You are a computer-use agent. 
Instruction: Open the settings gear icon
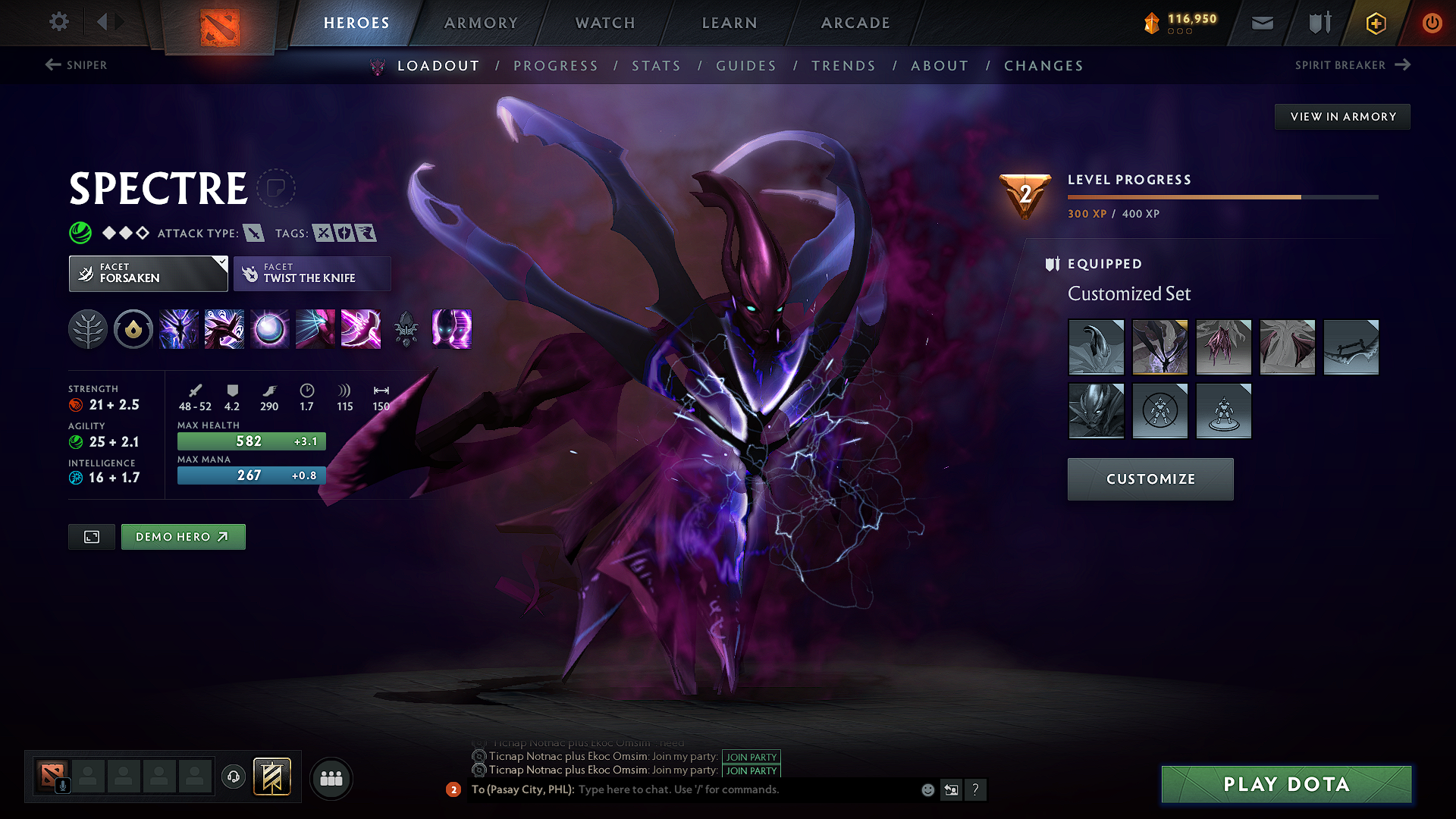click(x=58, y=22)
